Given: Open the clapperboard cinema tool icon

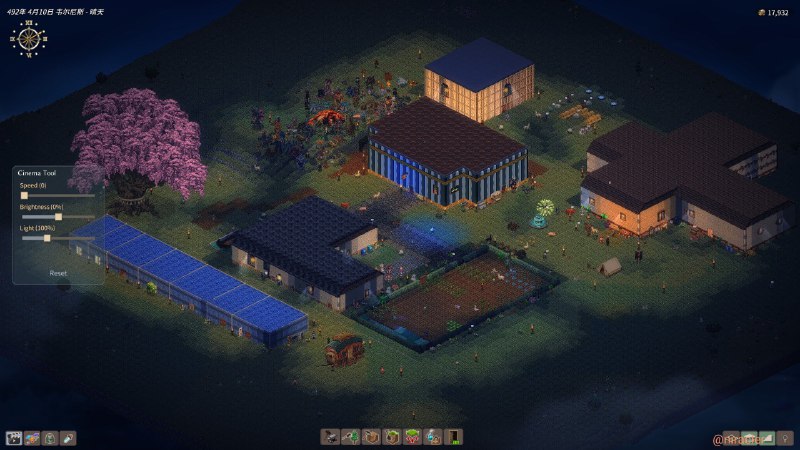Looking at the screenshot, I should (14, 438).
